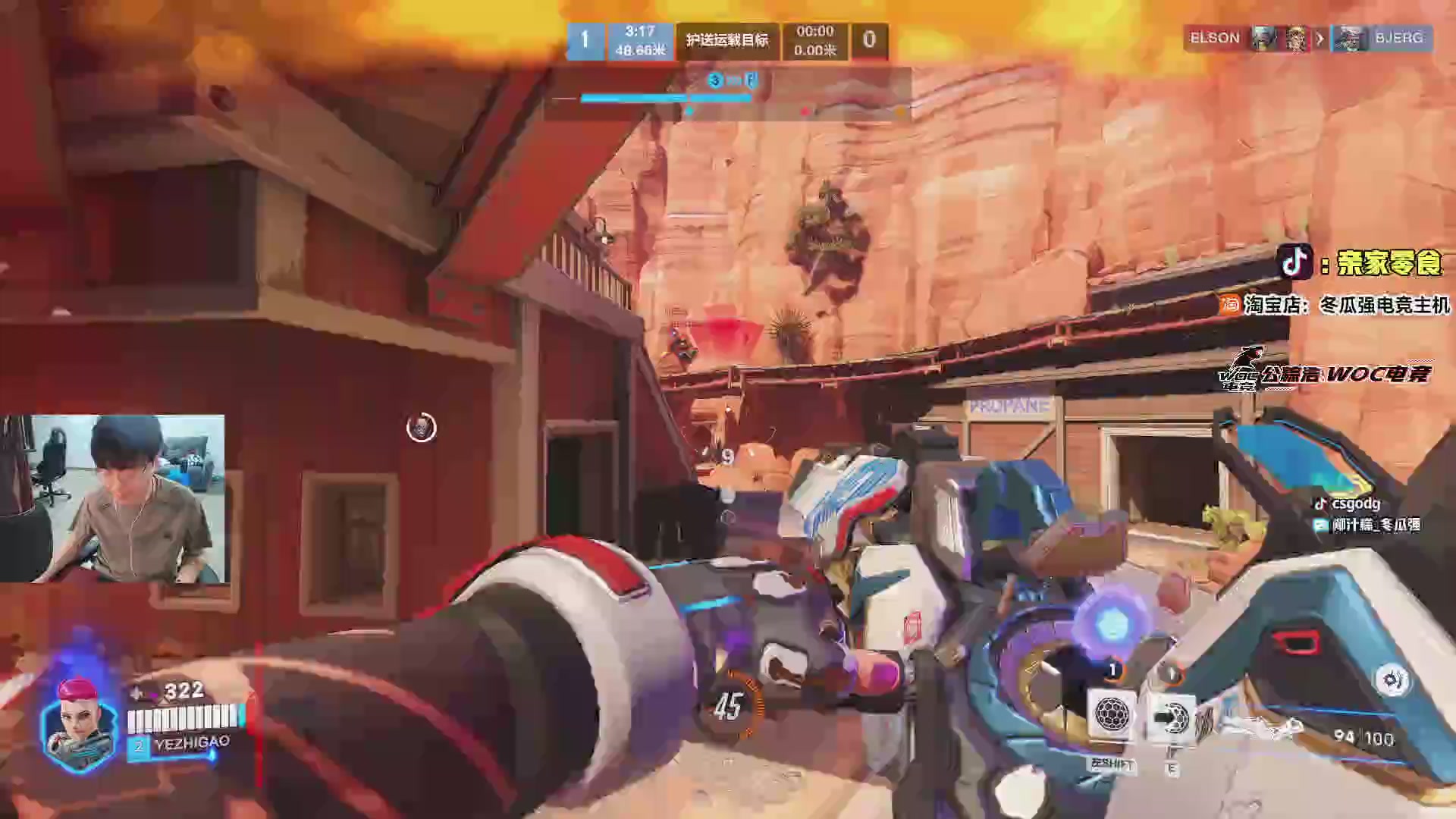The image size is (1456, 819).
Task: Select Zarya's hero portrait
Action: click(79, 723)
